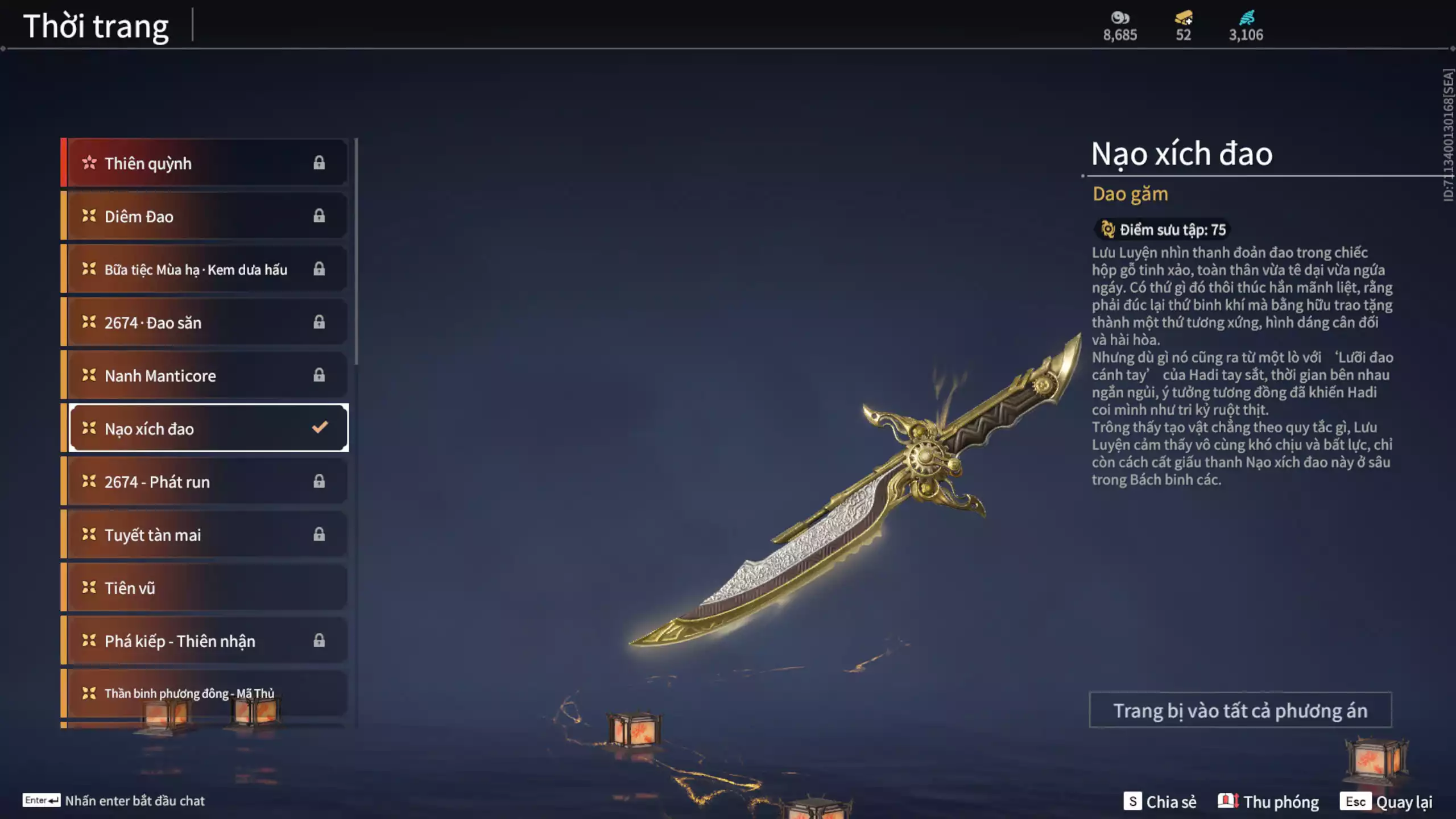Go back with Quay lại
The image size is (1456, 819).
click(1387, 801)
